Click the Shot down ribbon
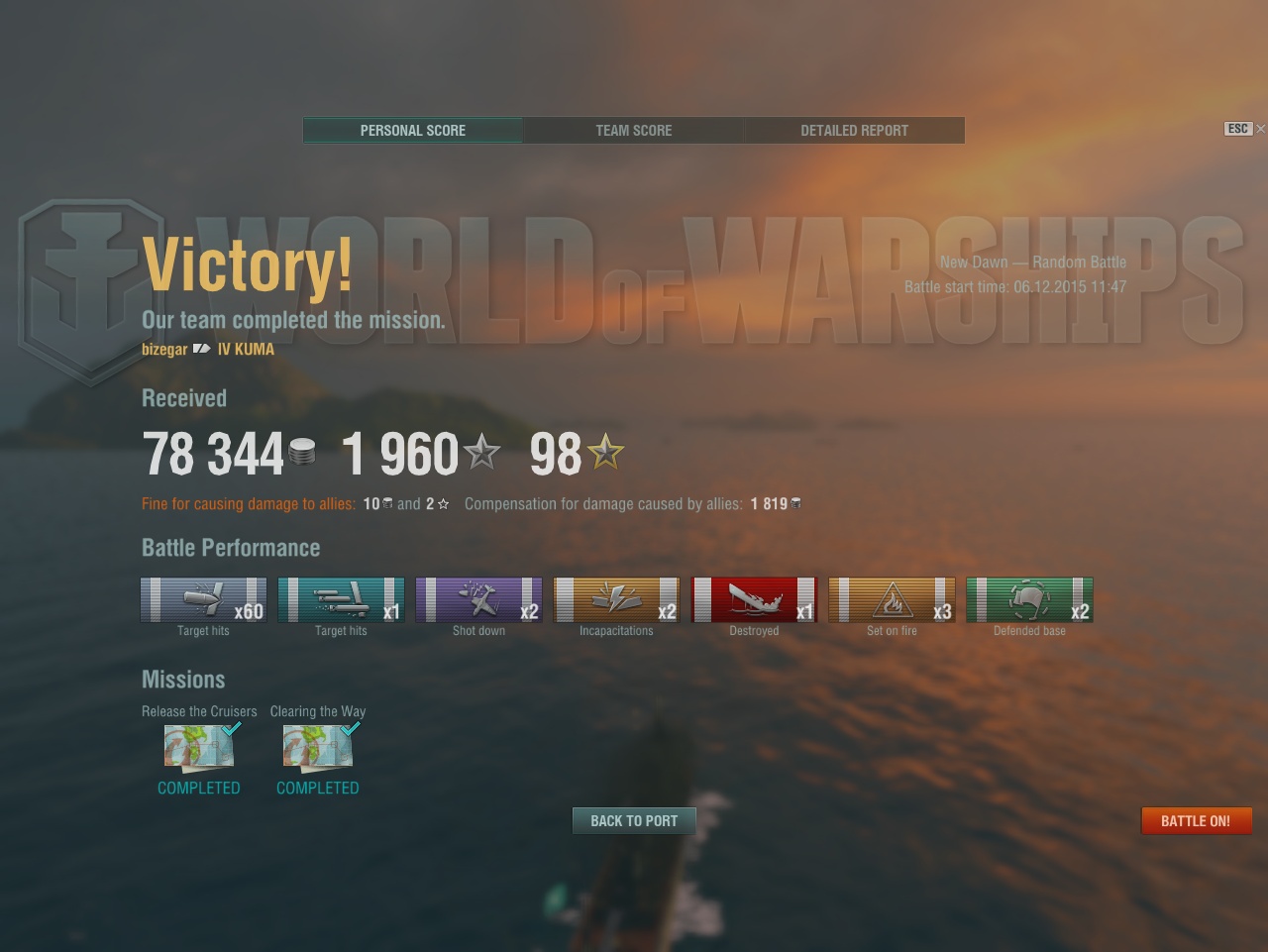 (478, 599)
